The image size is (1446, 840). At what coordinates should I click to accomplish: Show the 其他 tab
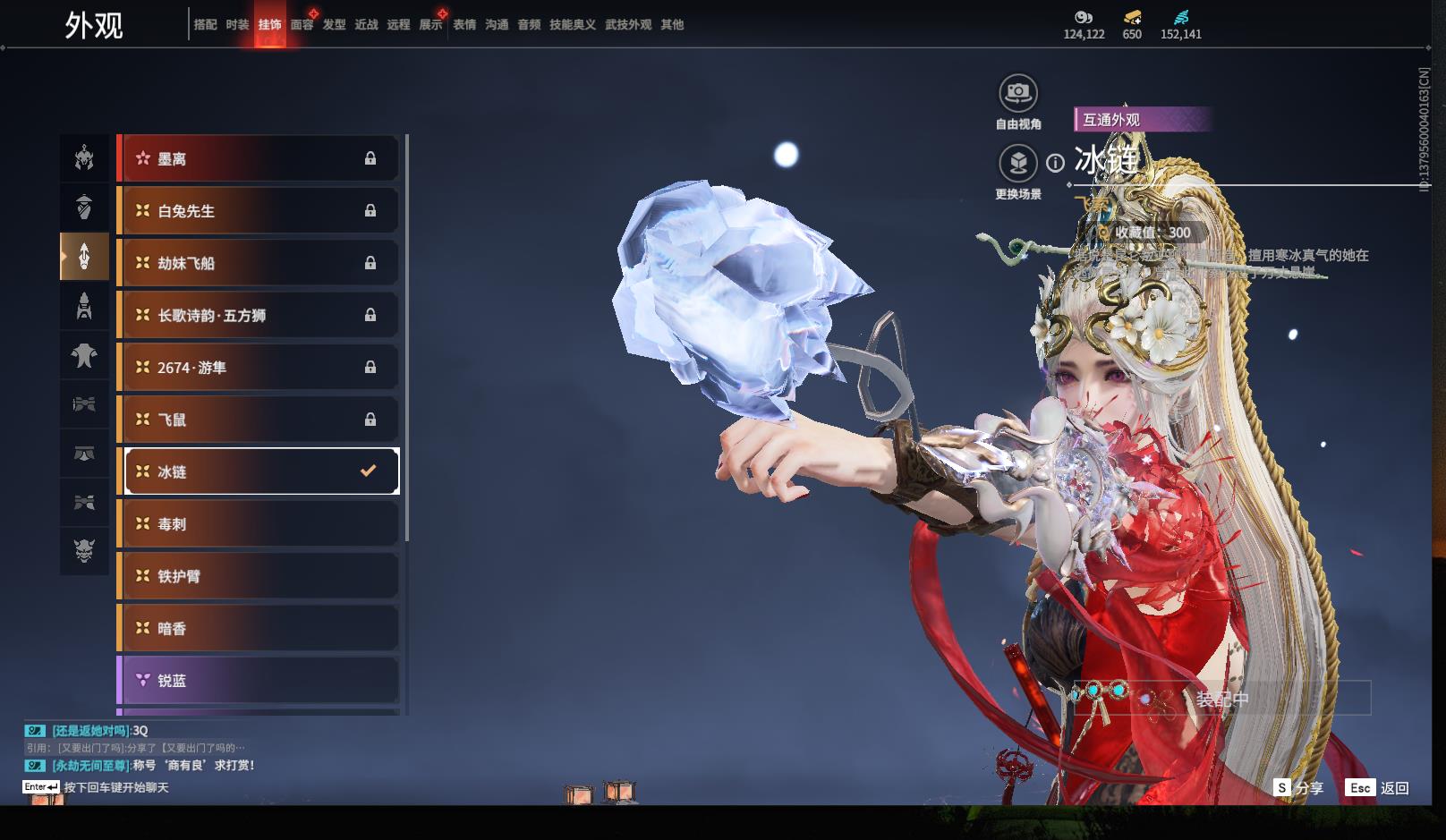[672, 25]
